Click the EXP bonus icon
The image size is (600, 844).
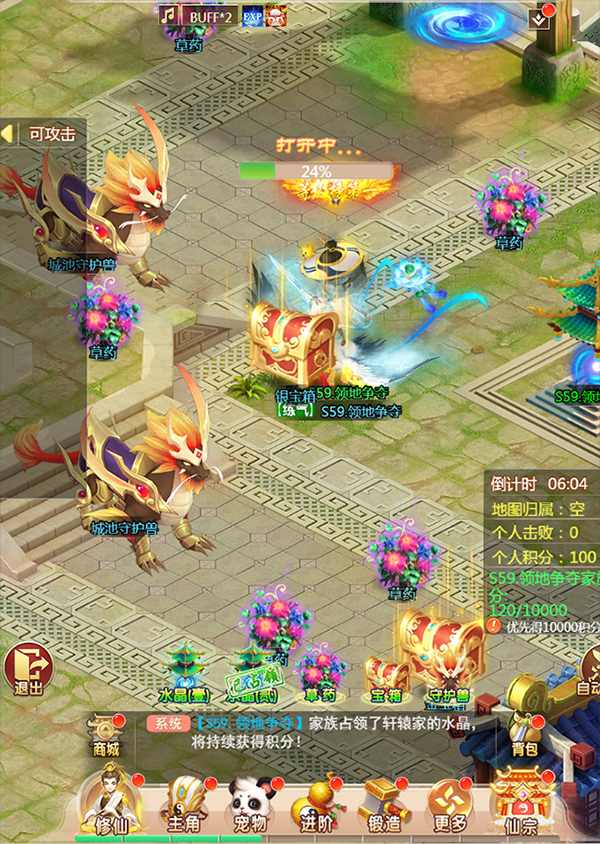tap(250, 16)
